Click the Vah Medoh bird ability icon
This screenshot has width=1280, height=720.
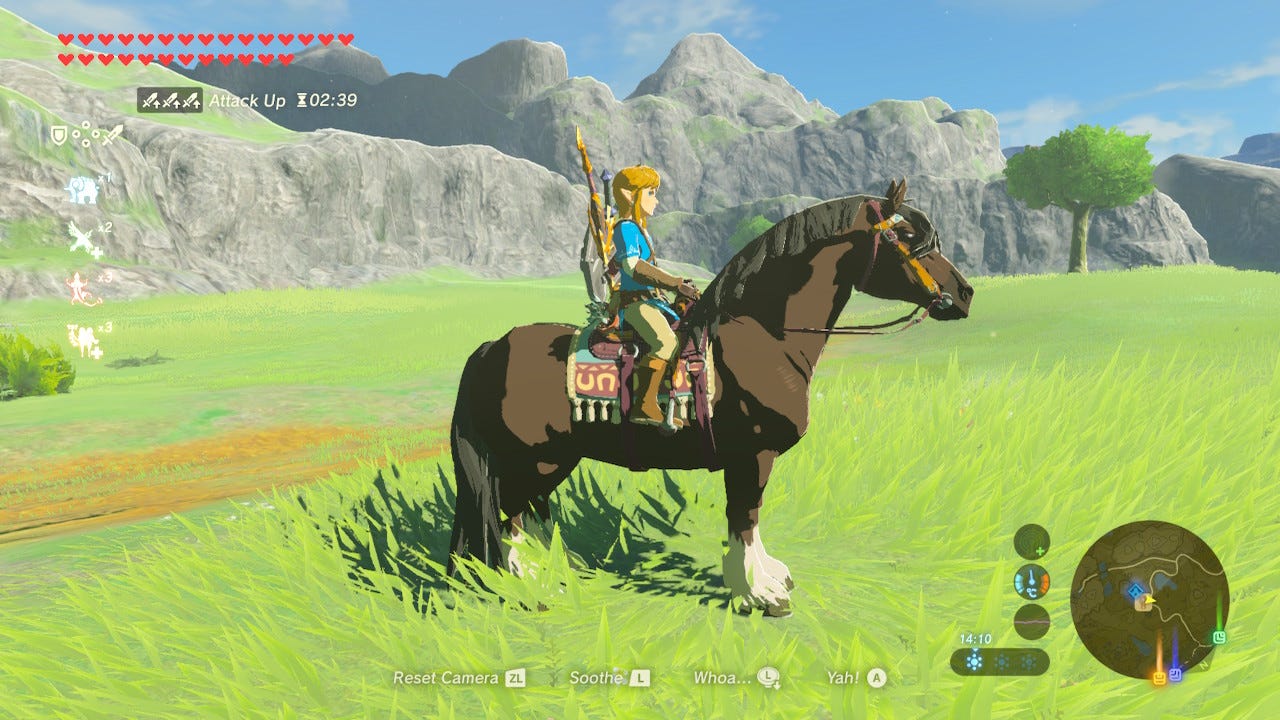click(79, 237)
